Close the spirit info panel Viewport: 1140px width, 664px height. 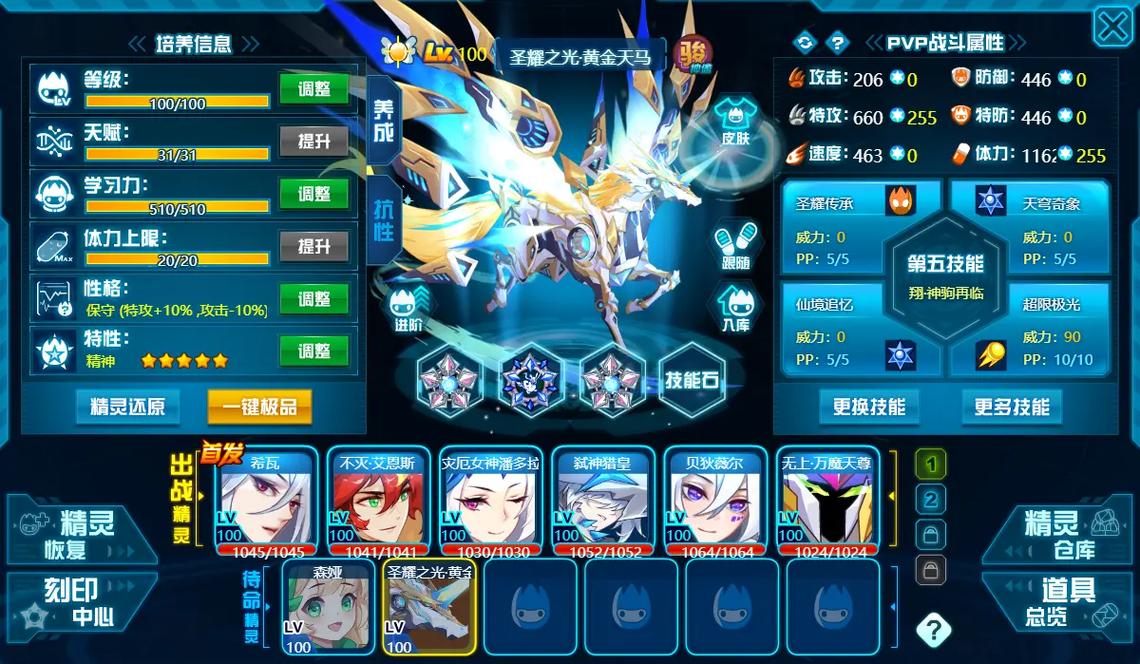(1112, 27)
